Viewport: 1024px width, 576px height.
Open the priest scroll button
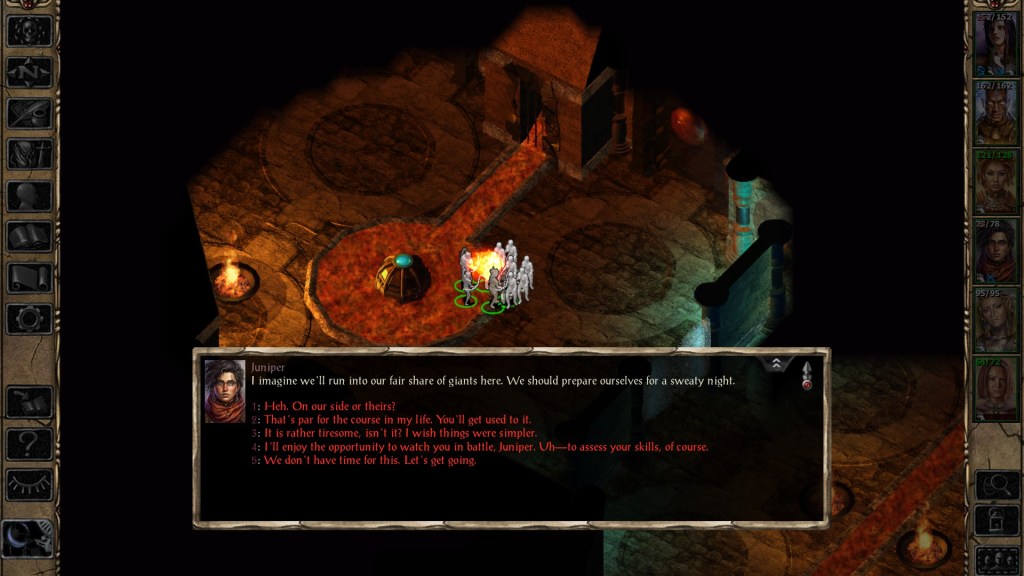[29, 277]
